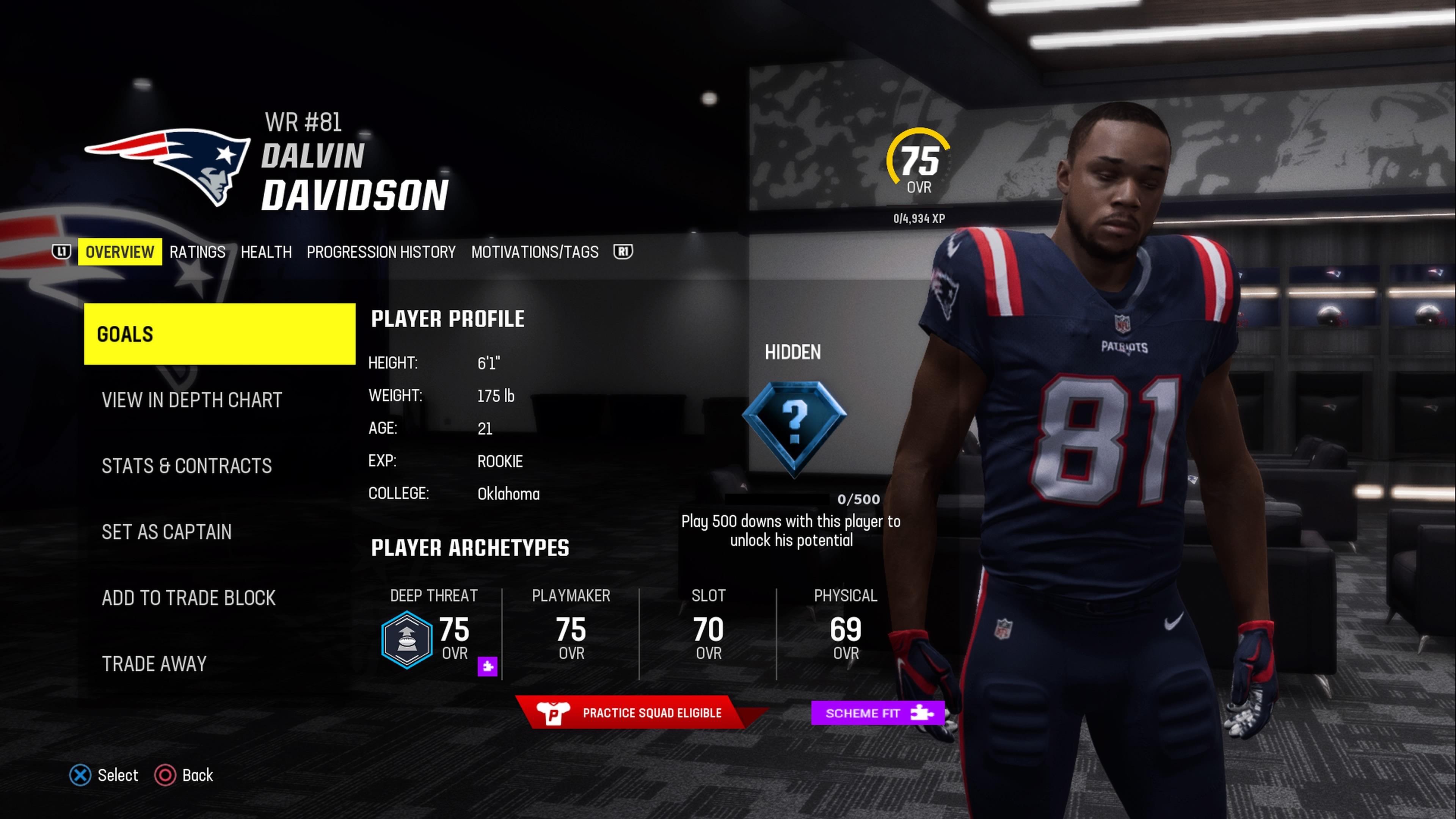Select Set as Captain option
Screen dimensions: 1456x819
tap(167, 532)
